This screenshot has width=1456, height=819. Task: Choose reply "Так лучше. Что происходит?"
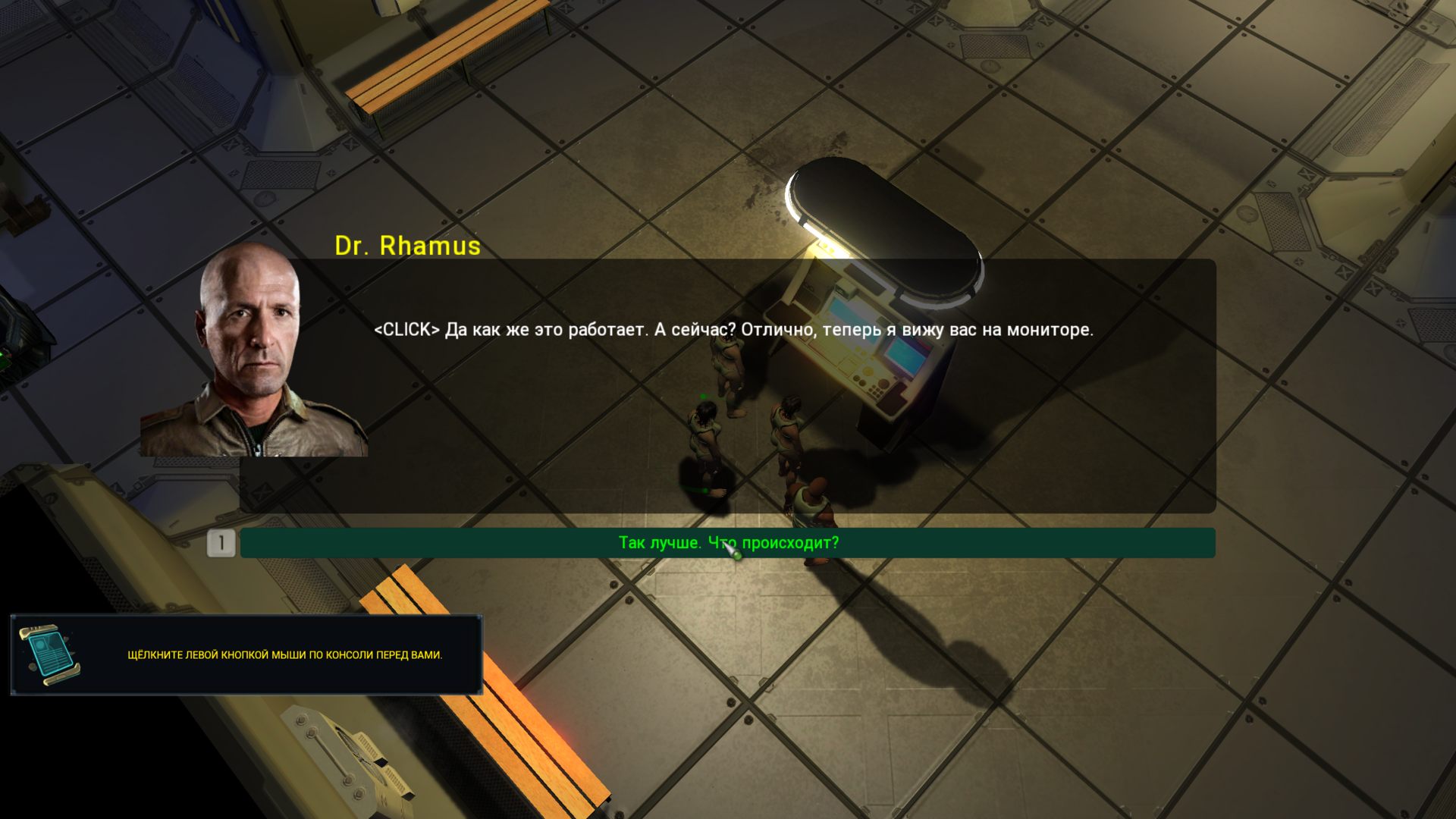click(728, 543)
